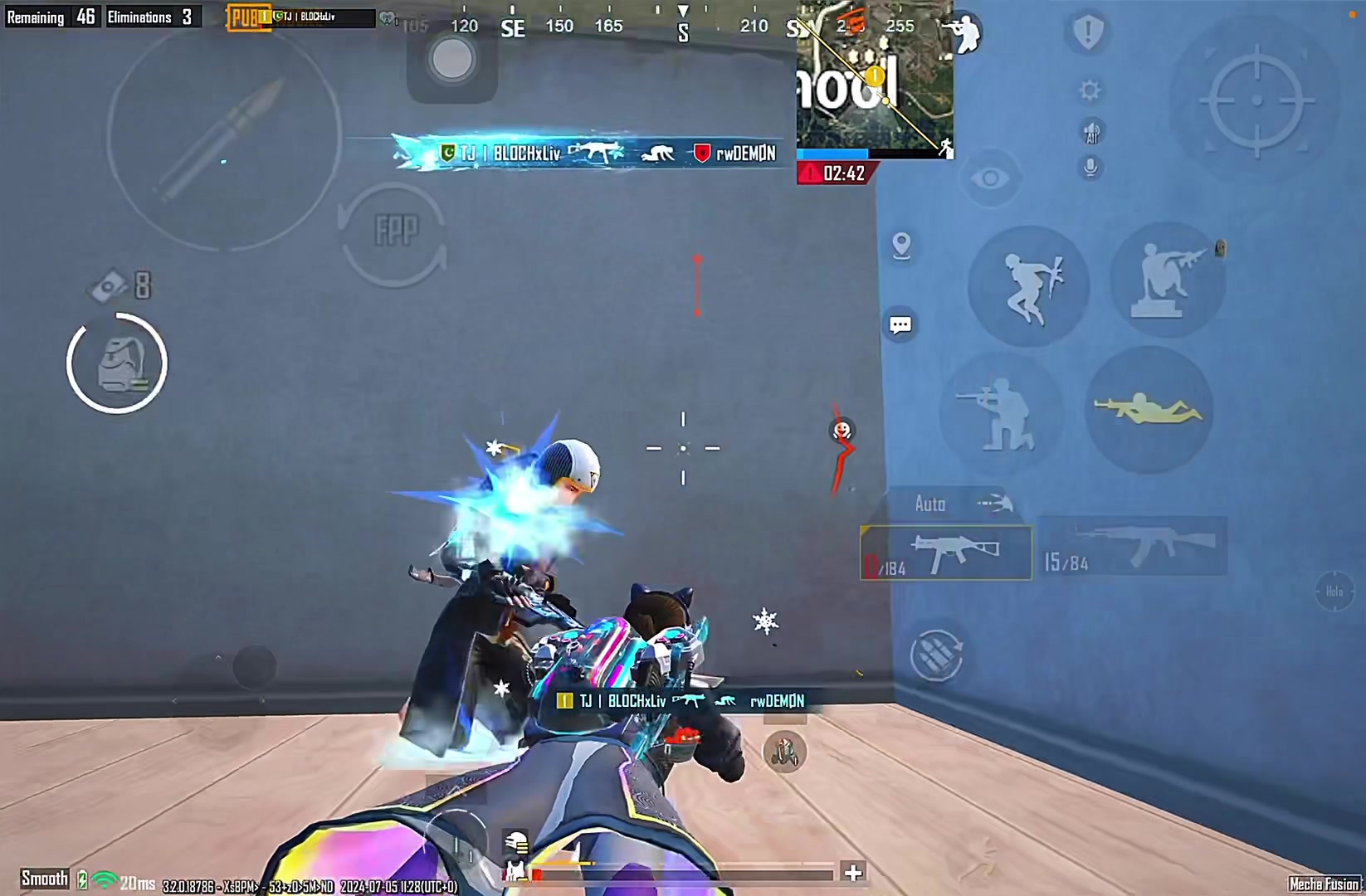The width and height of the screenshot is (1366, 896).
Task: Open the backpack inventory
Action: [x=117, y=363]
